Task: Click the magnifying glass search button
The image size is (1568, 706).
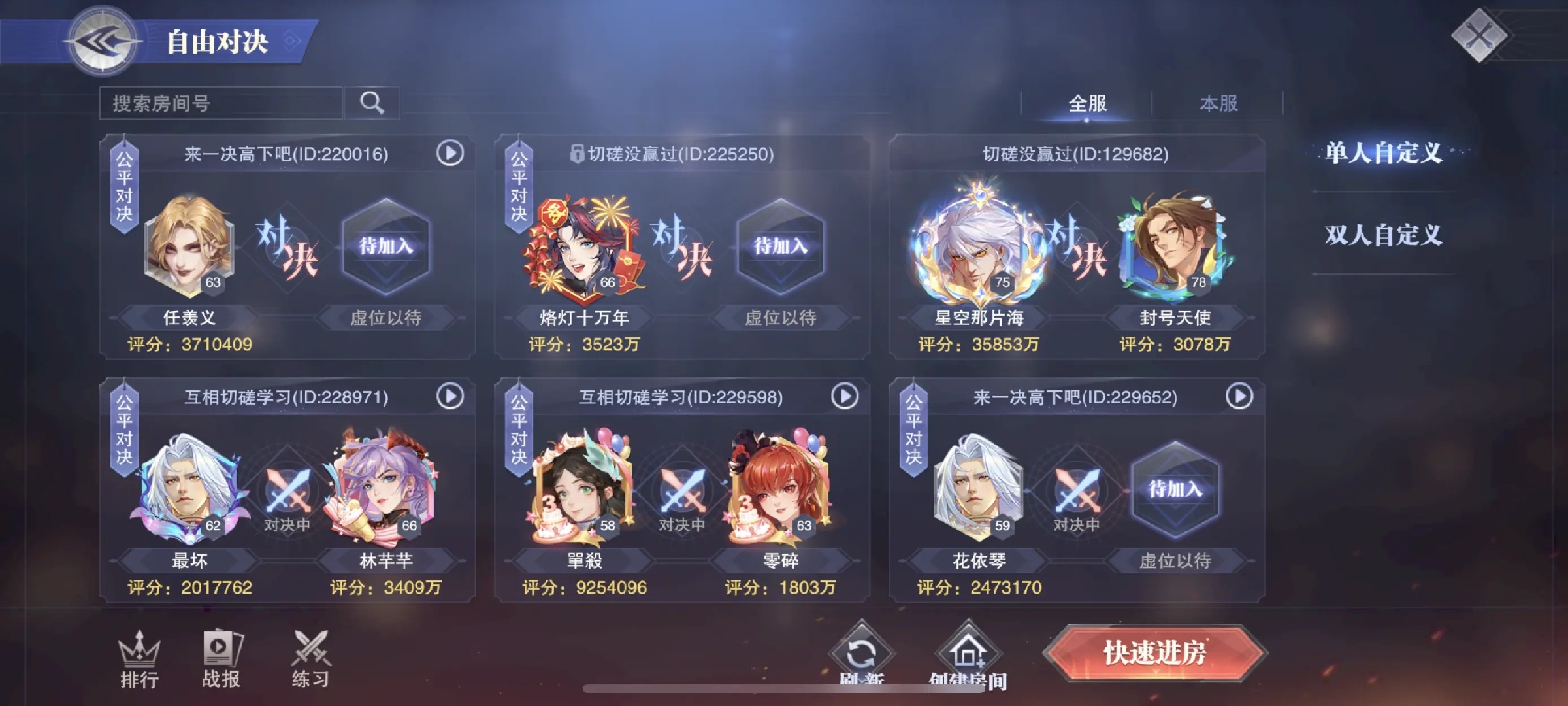Action: (372, 103)
